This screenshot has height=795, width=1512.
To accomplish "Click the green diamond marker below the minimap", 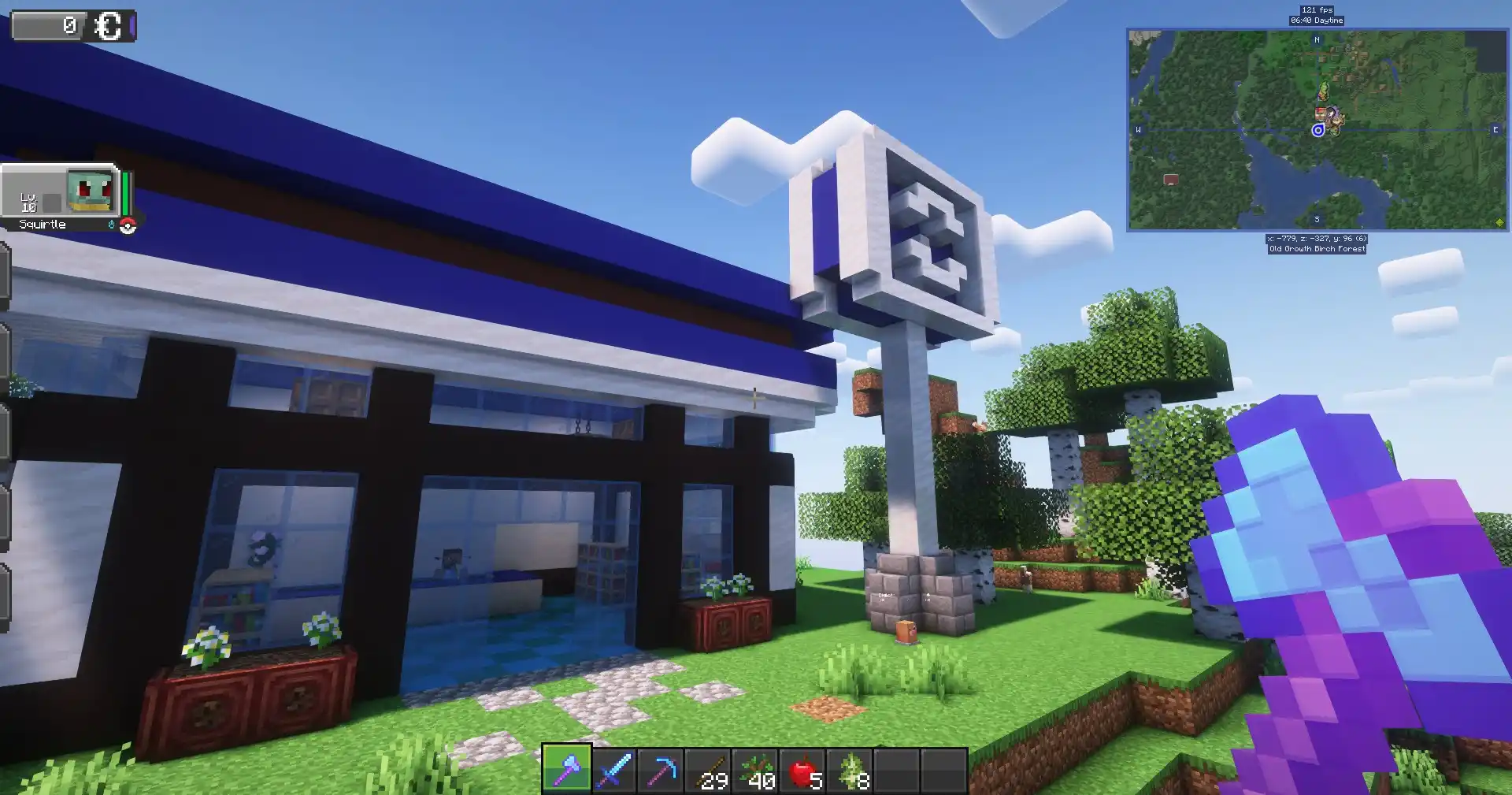I will [1500, 221].
